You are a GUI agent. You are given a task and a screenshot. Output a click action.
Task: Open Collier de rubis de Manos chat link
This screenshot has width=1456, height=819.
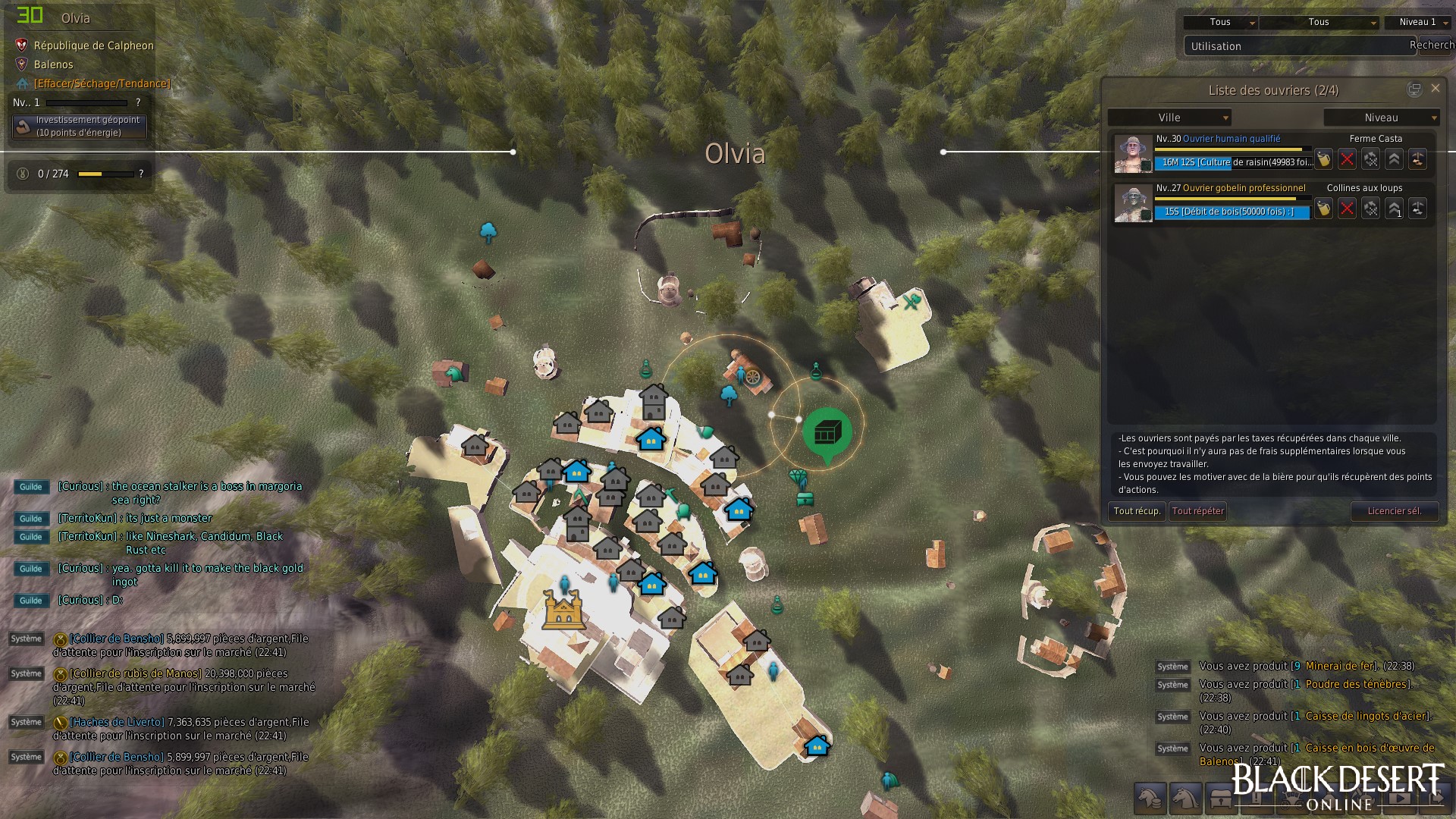click(136, 673)
